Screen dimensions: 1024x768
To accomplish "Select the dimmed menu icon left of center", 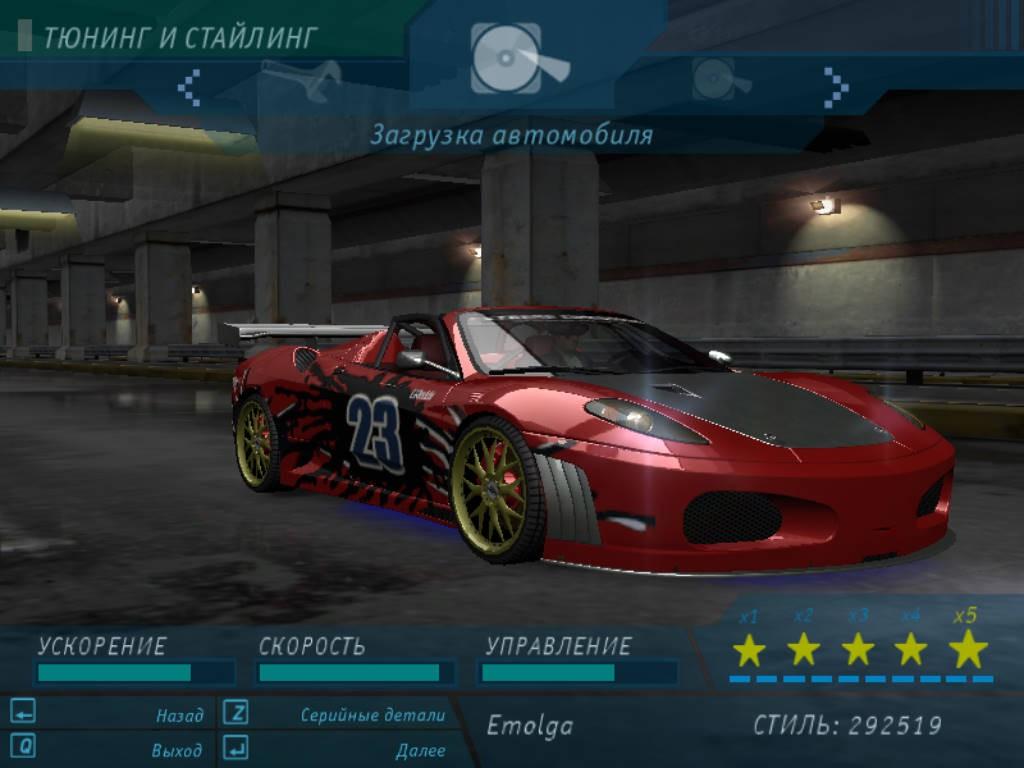I will point(302,80).
